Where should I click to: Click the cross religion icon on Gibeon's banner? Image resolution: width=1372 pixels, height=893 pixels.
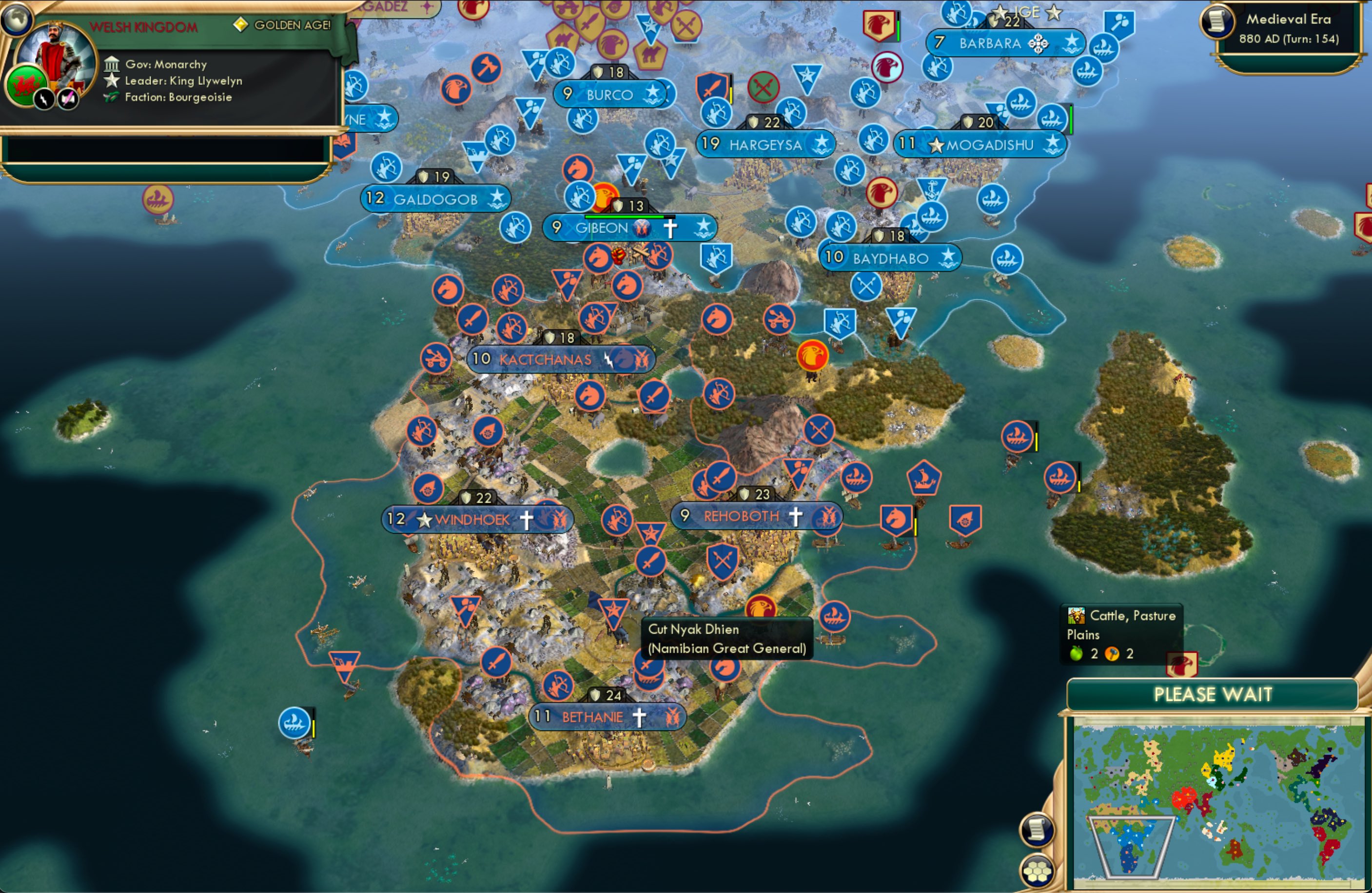(669, 228)
